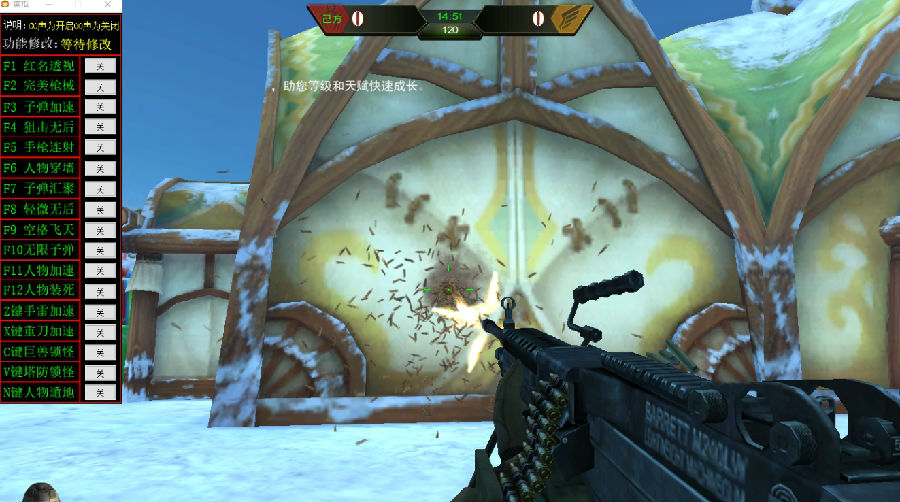
Task: Toggle F8 轻微无后 setting
Action: [x=100, y=209]
